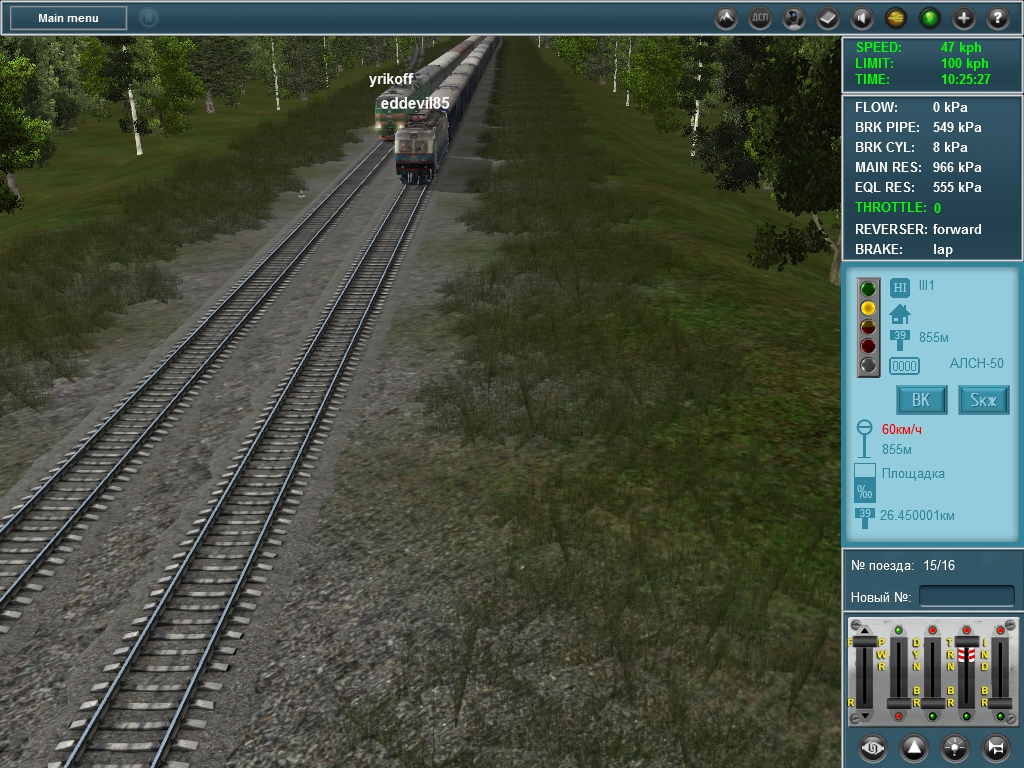Click the pause button beside Main menu
The width and height of the screenshot is (1024, 768).
pos(148,18)
